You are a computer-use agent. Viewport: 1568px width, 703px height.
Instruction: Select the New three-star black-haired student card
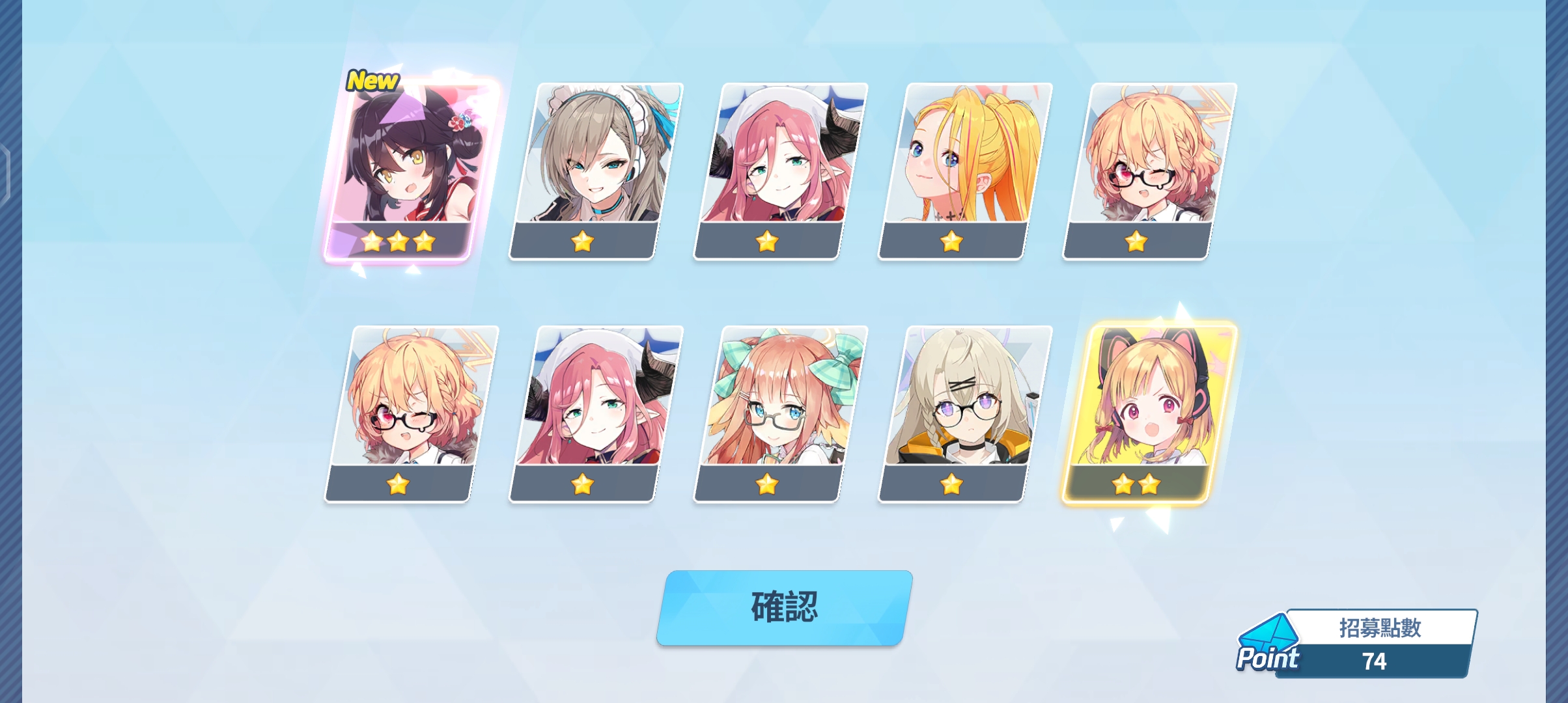412,171
